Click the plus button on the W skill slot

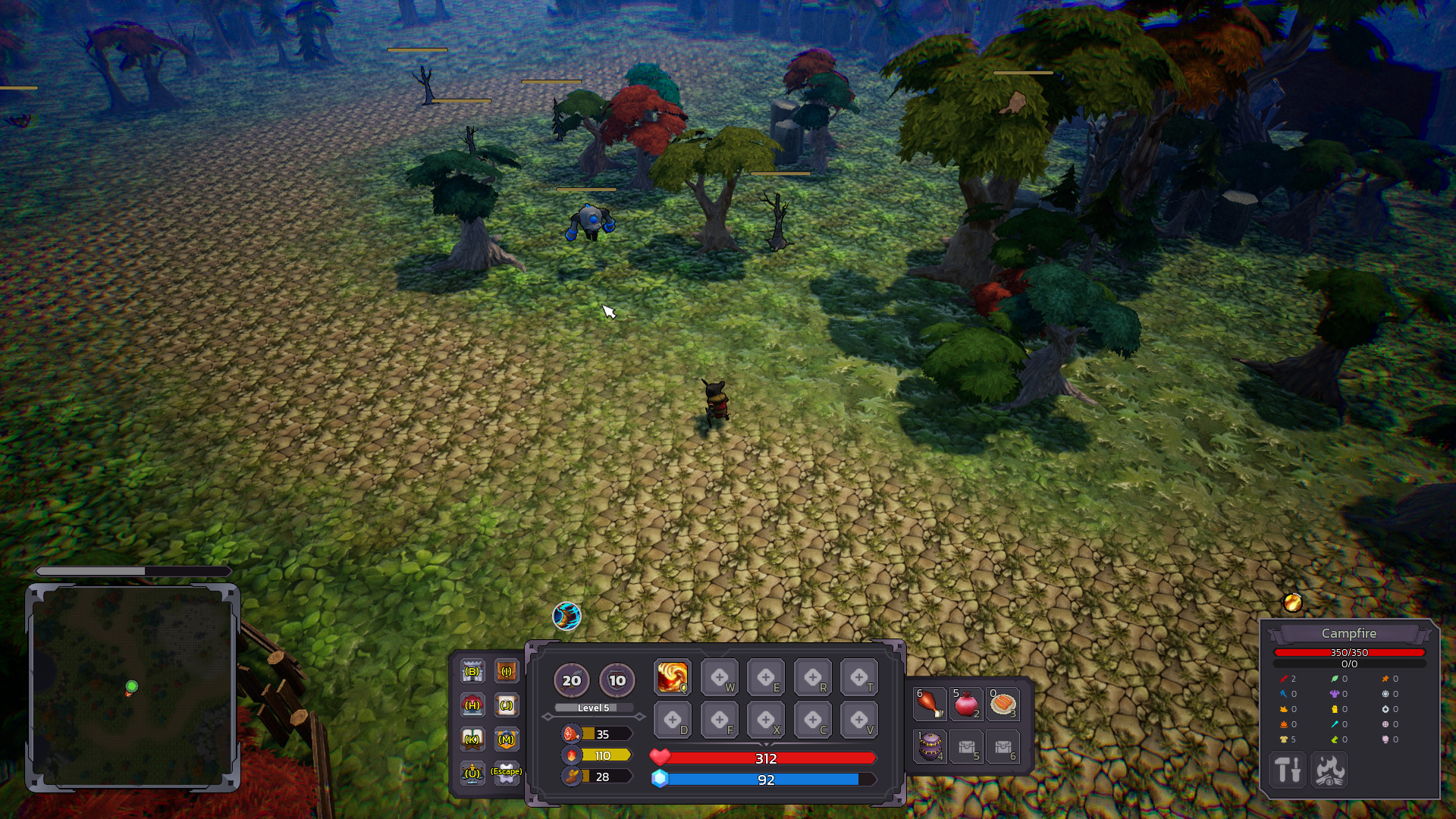click(x=720, y=676)
